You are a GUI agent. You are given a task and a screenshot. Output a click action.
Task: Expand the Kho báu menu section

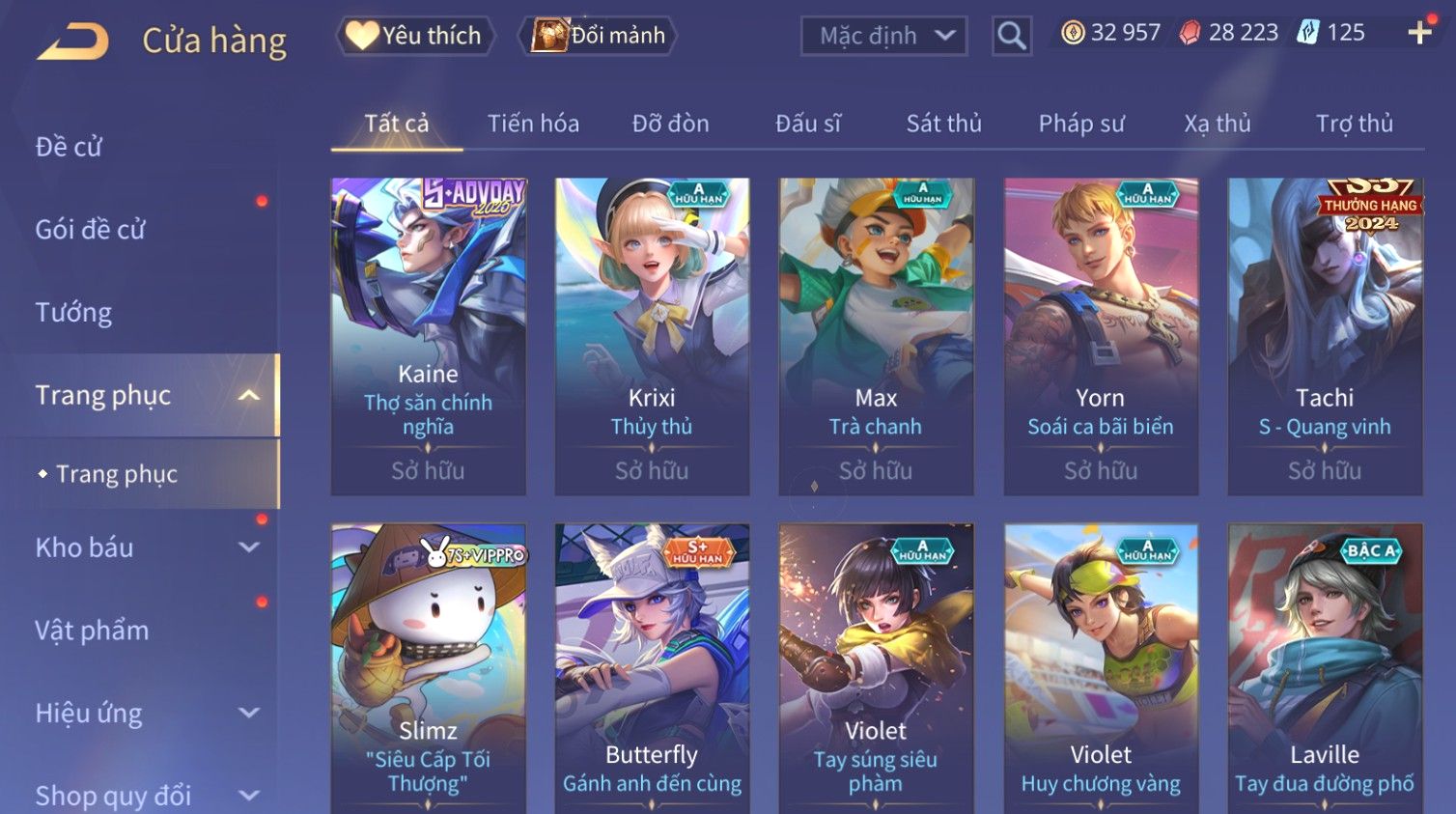click(x=145, y=547)
